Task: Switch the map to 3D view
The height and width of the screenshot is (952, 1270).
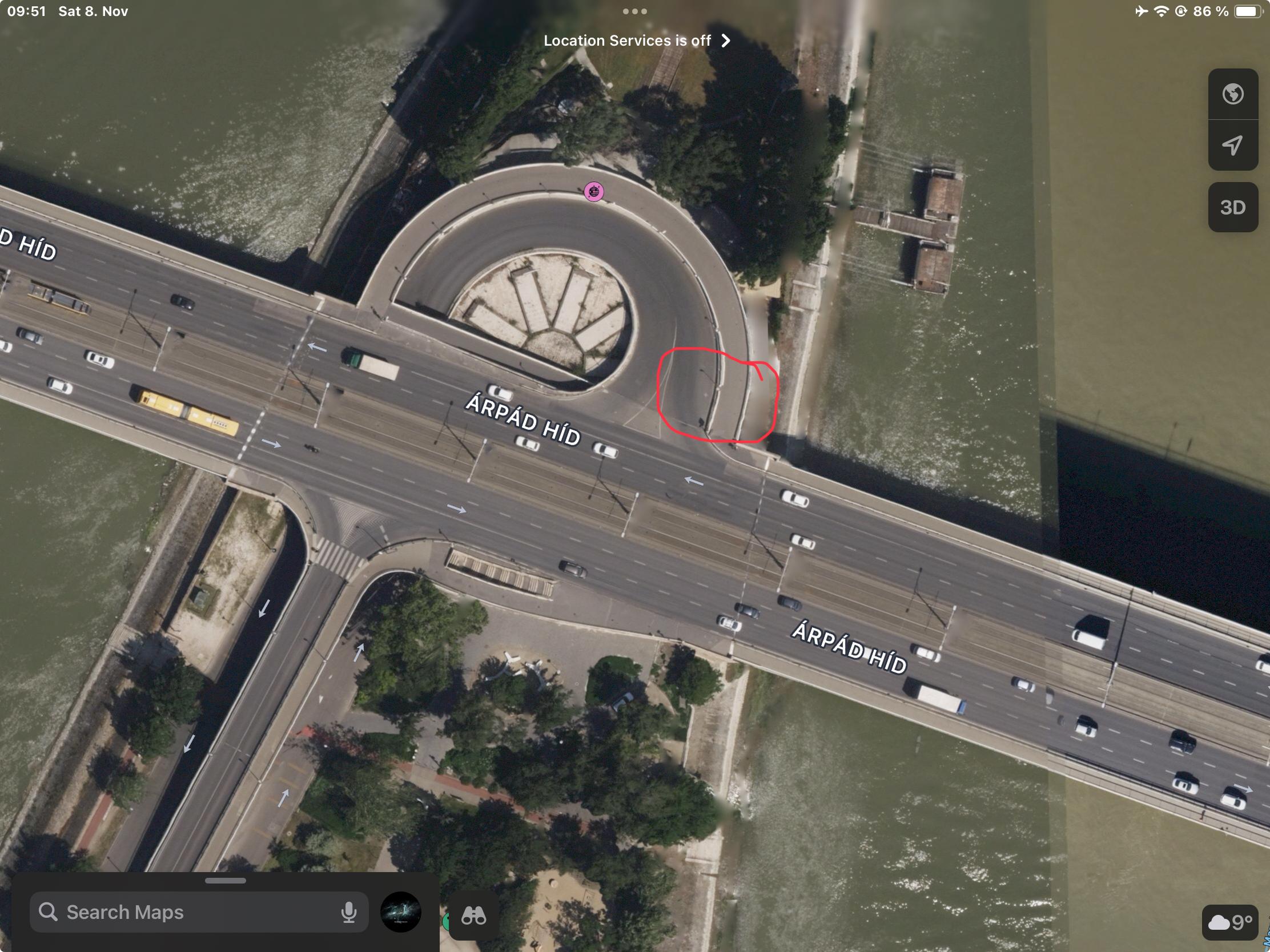Action: pos(1233,207)
